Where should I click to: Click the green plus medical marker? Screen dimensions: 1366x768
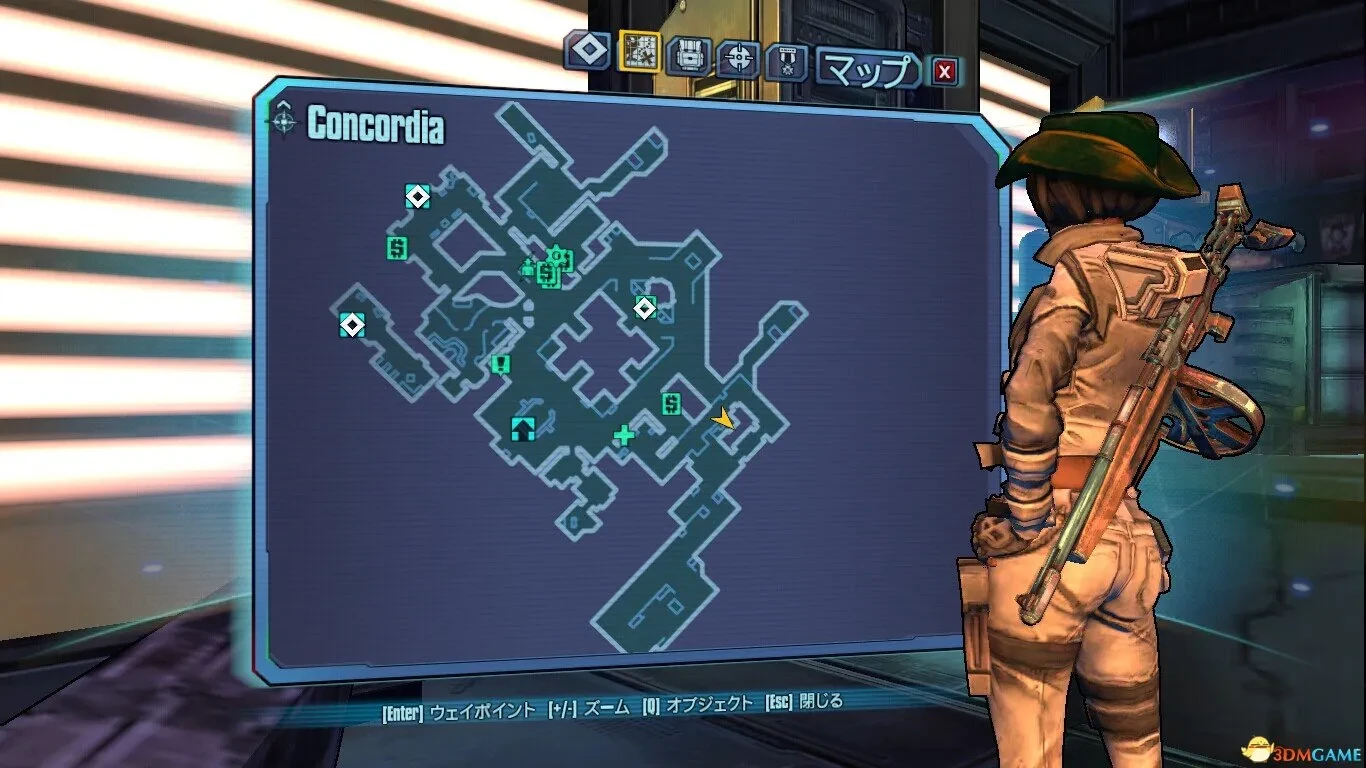625,434
